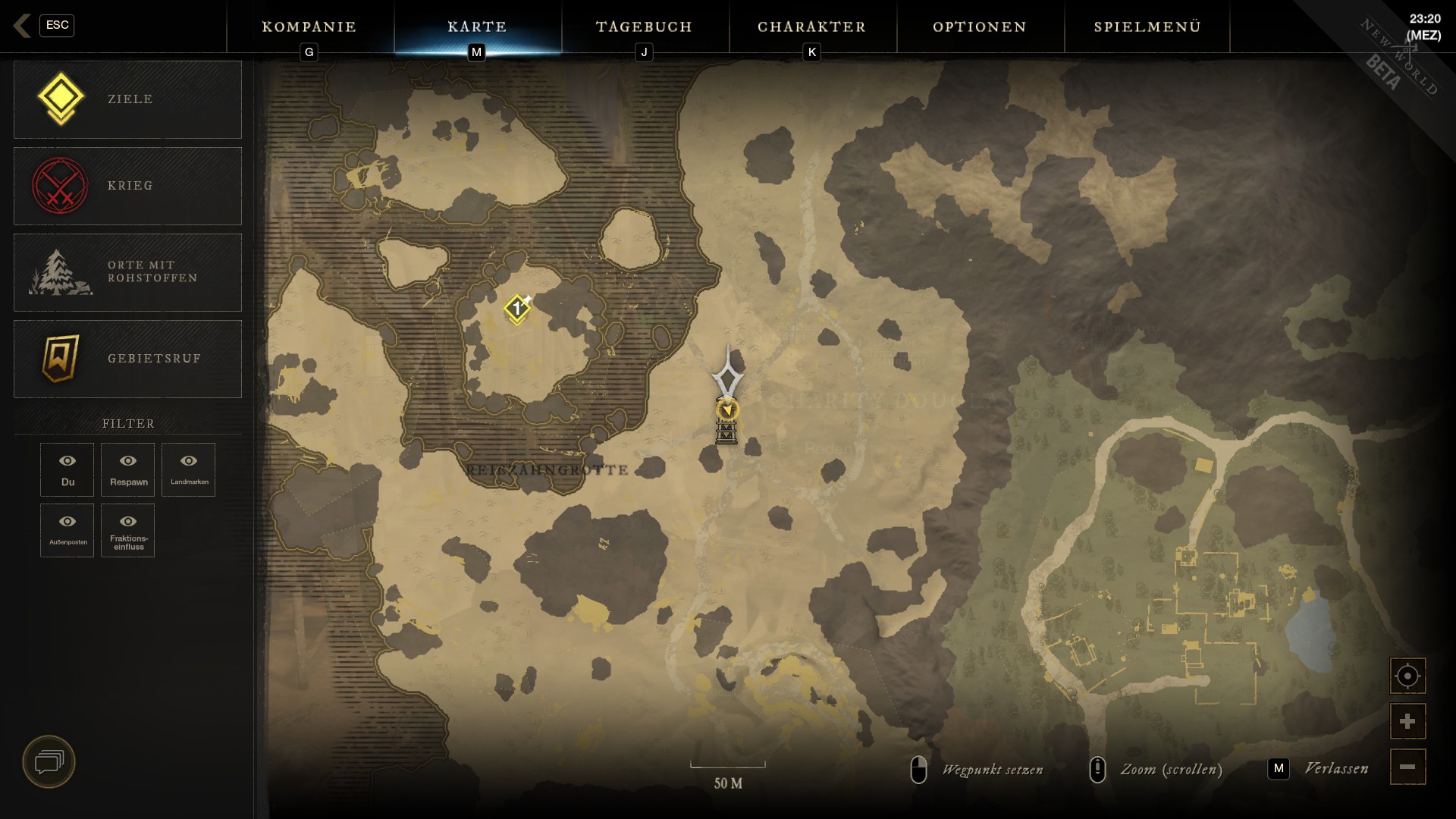Open the Spielmenü tab
The height and width of the screenshot is (819, 1456).
[x=1147, y=27]
